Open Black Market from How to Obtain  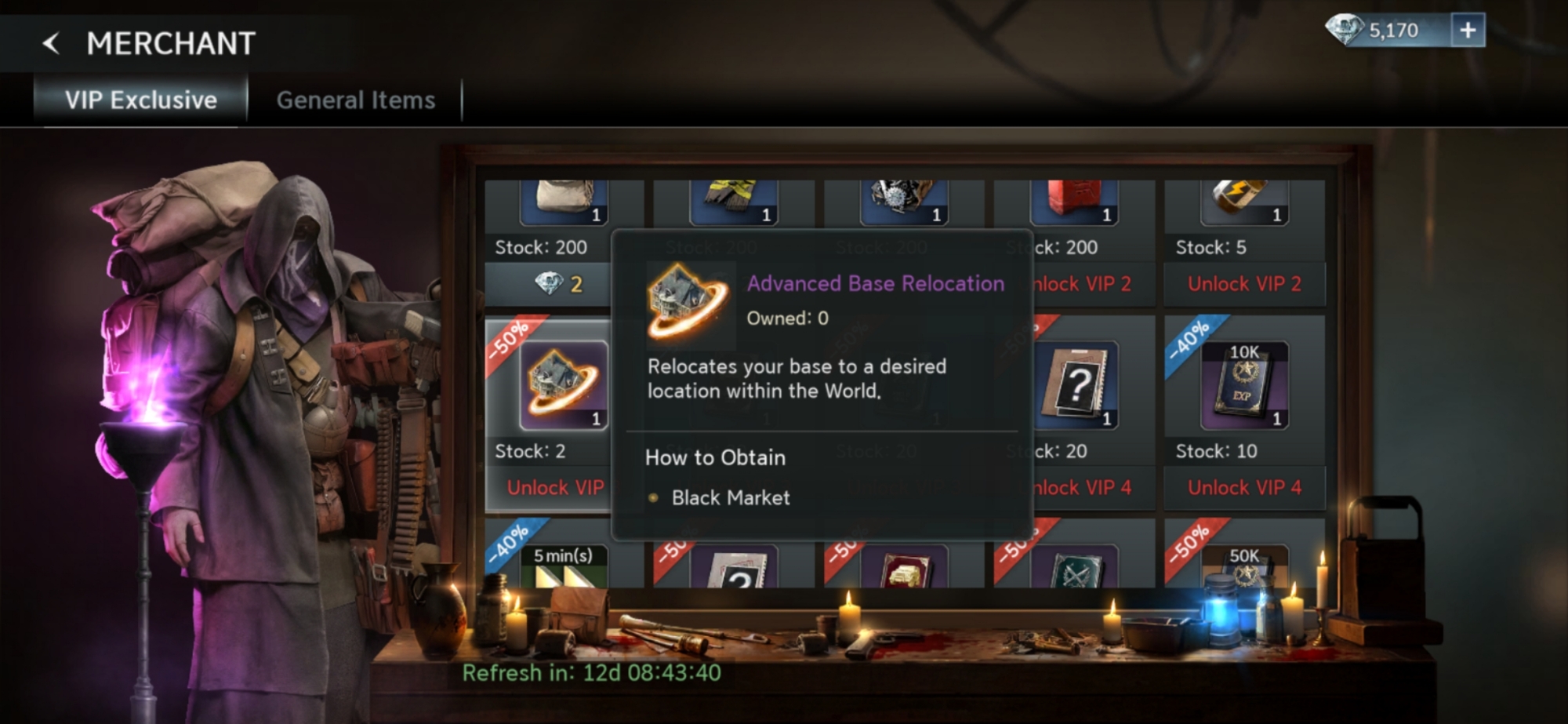click(730, 497)
